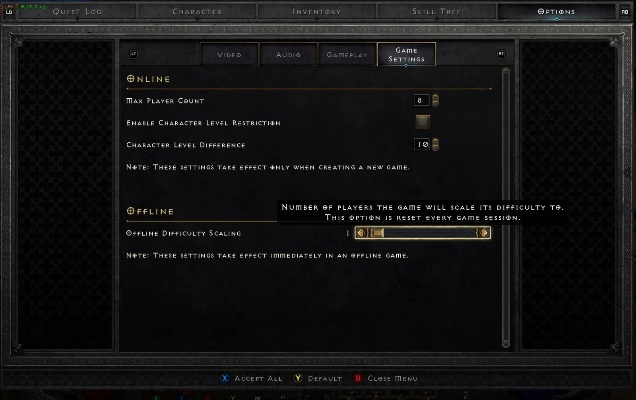Toggle Enable Character Level Restriction checkbox
The image size is (636, 400).
tap(423, 122)
